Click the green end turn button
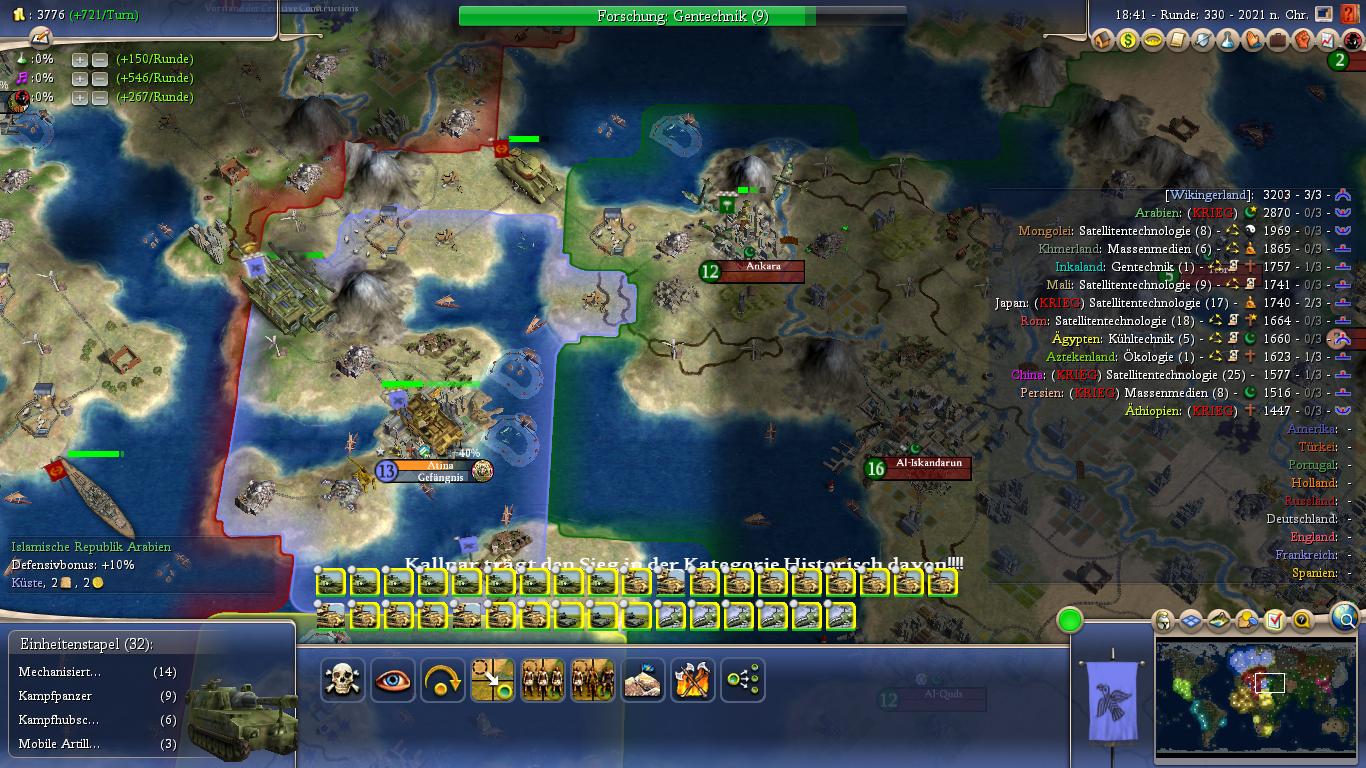The image size is (1366, 768). tap(1070, 621)
